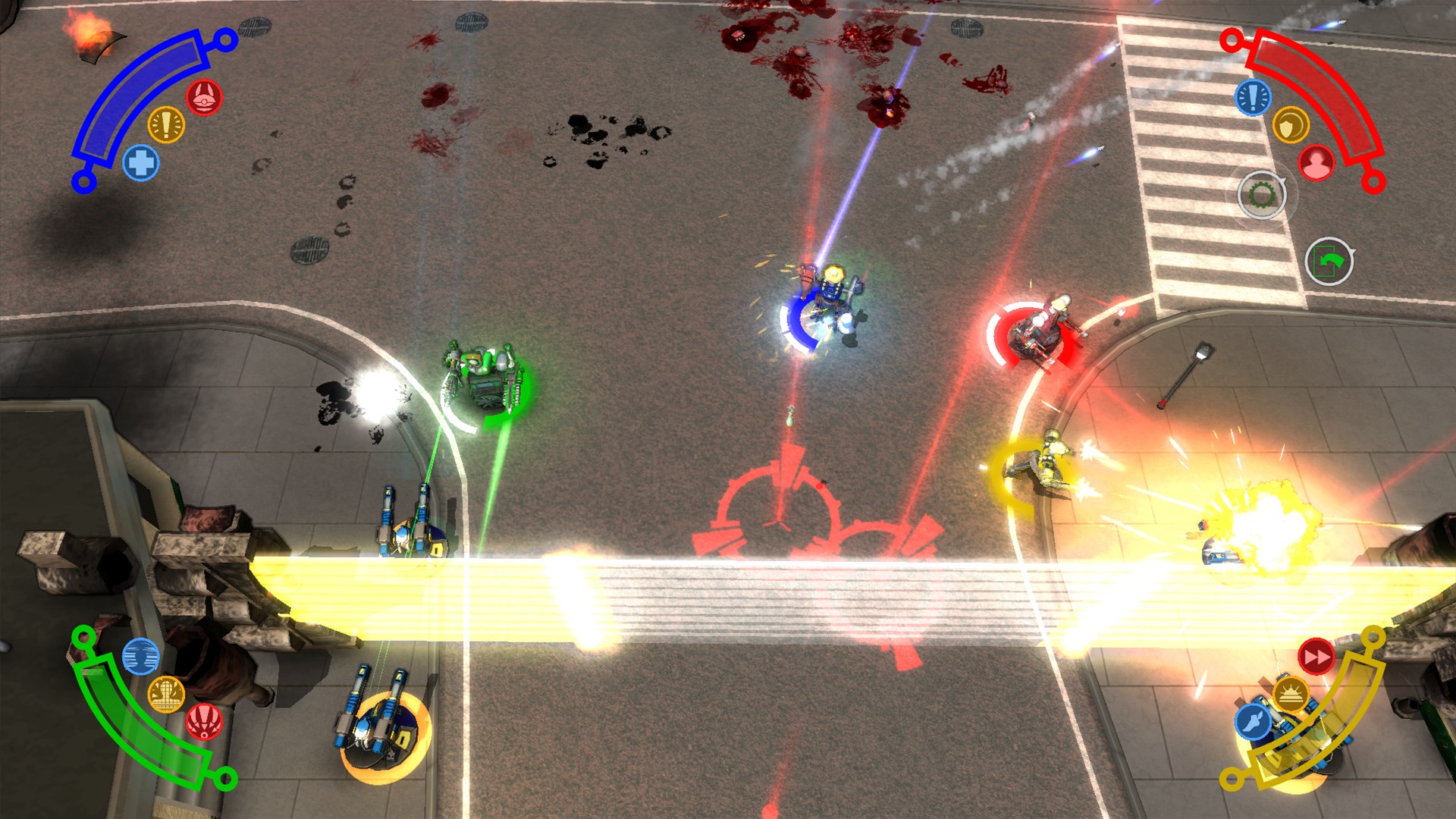This screenshot has width=1456, height=819.
Task: Toggle the gray gear status bubble near the crosswalk
Action: pyautogui.click(x=1263, y=194)
